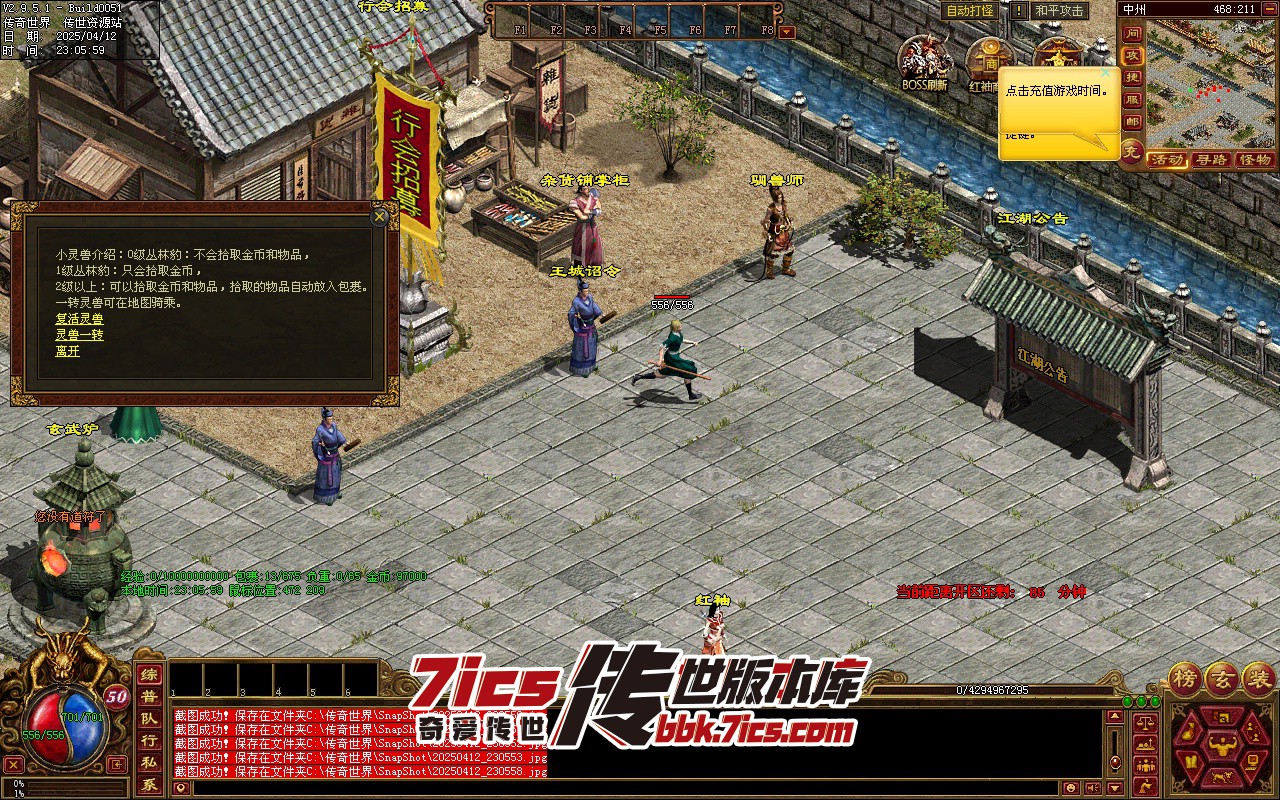Screen dimensions: 1280x800
Task: Switch the 和平攻击 attack mode button
Action: [x=1059, y=10]
